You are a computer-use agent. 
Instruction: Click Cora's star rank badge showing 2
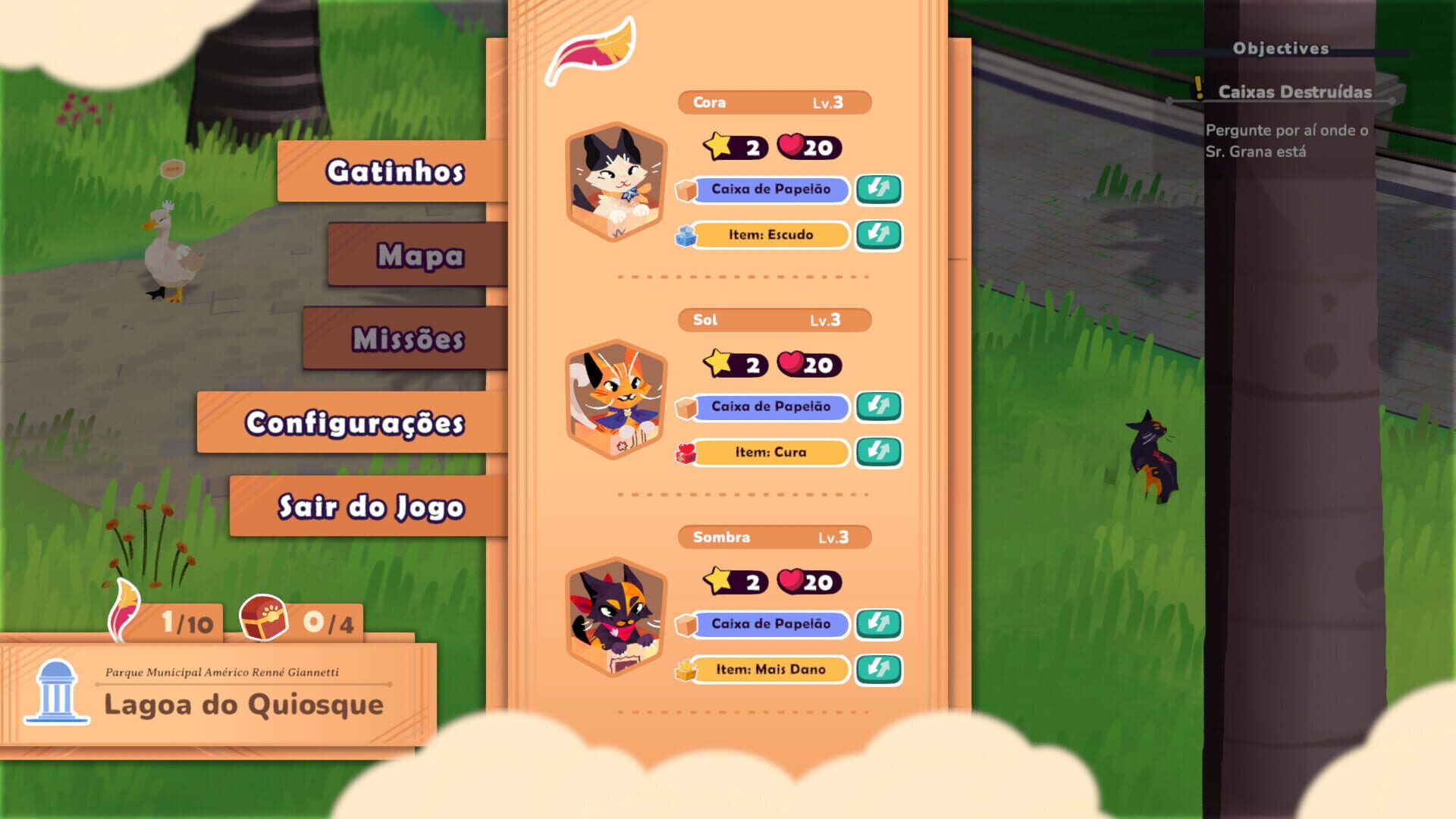pos(730,149)
